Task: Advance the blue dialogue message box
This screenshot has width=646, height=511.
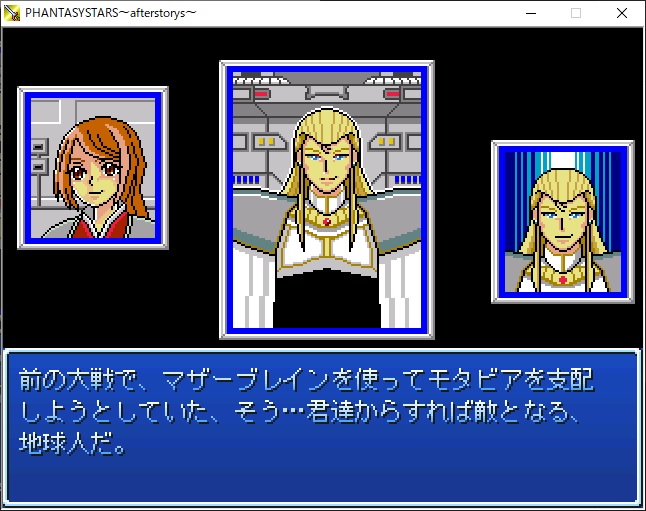Action: pos(322,425)
